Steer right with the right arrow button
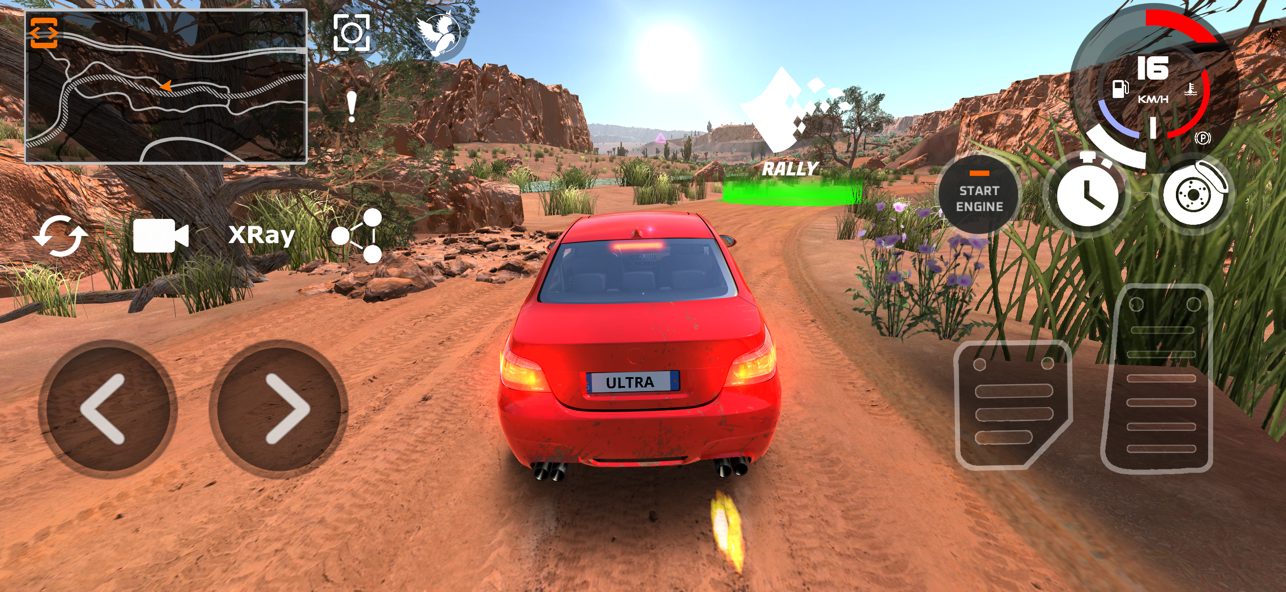This screenshot has width=1286, height=592. tap(279, 409)
